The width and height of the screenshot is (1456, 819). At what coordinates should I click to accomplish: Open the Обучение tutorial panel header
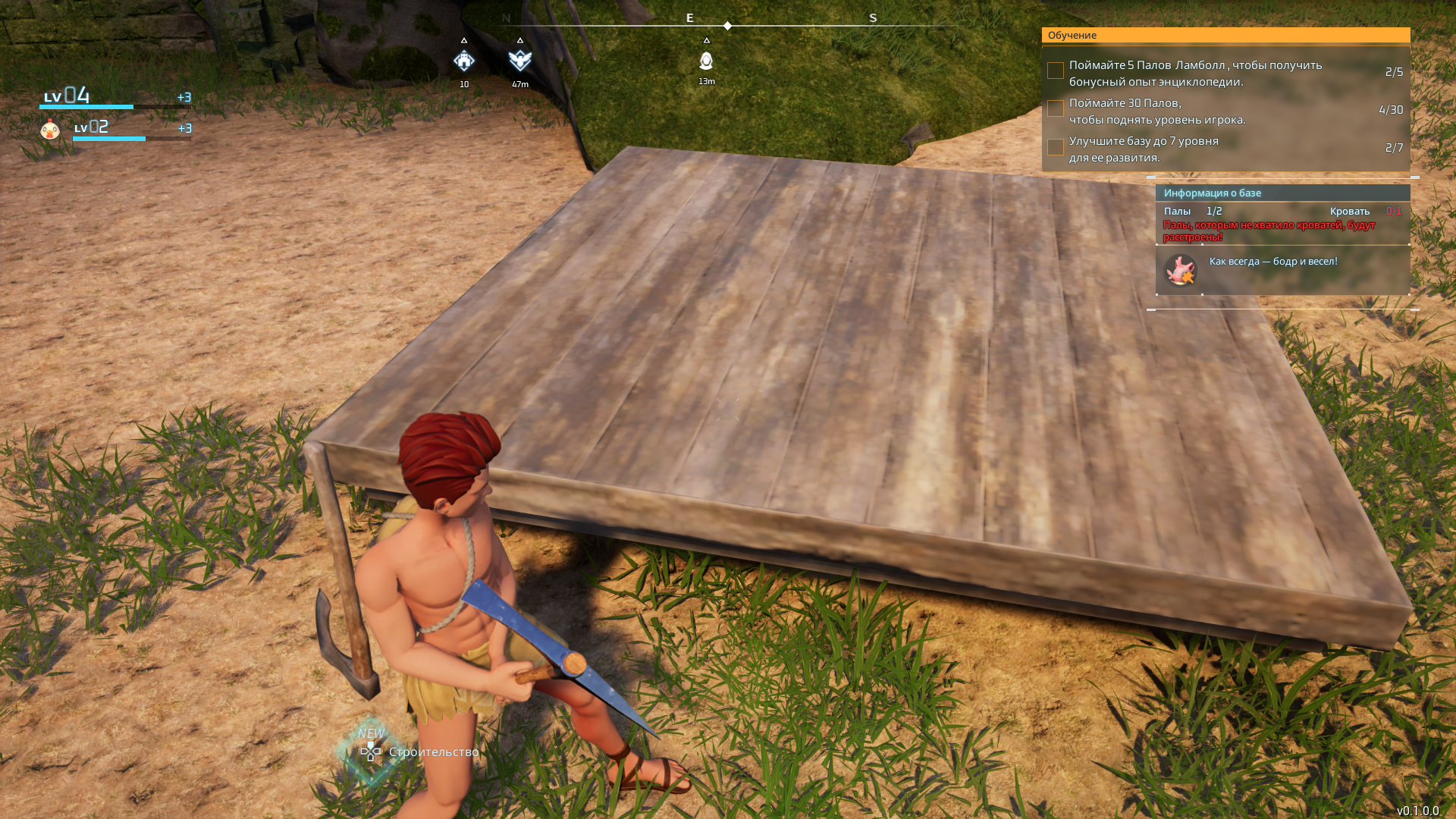pyautogui.click(x=1225, y=36)
